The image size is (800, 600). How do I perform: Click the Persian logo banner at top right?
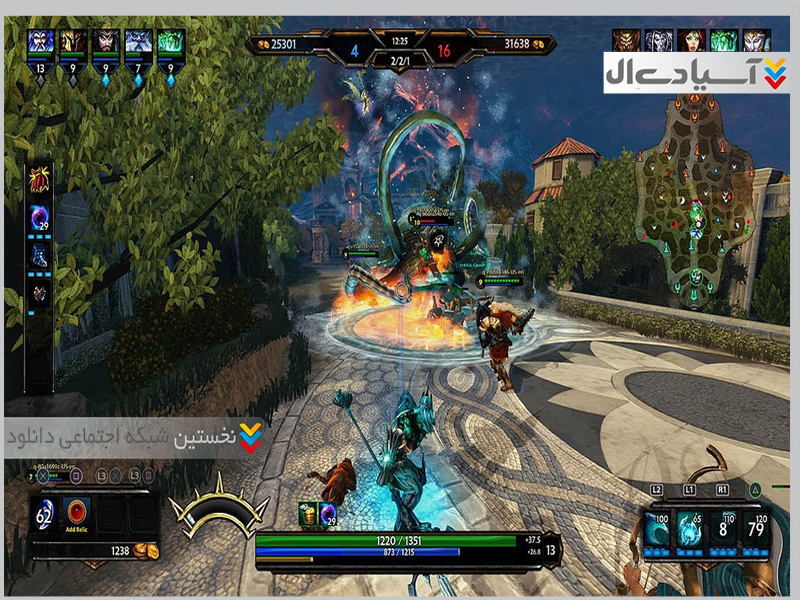tap(696, 73)
